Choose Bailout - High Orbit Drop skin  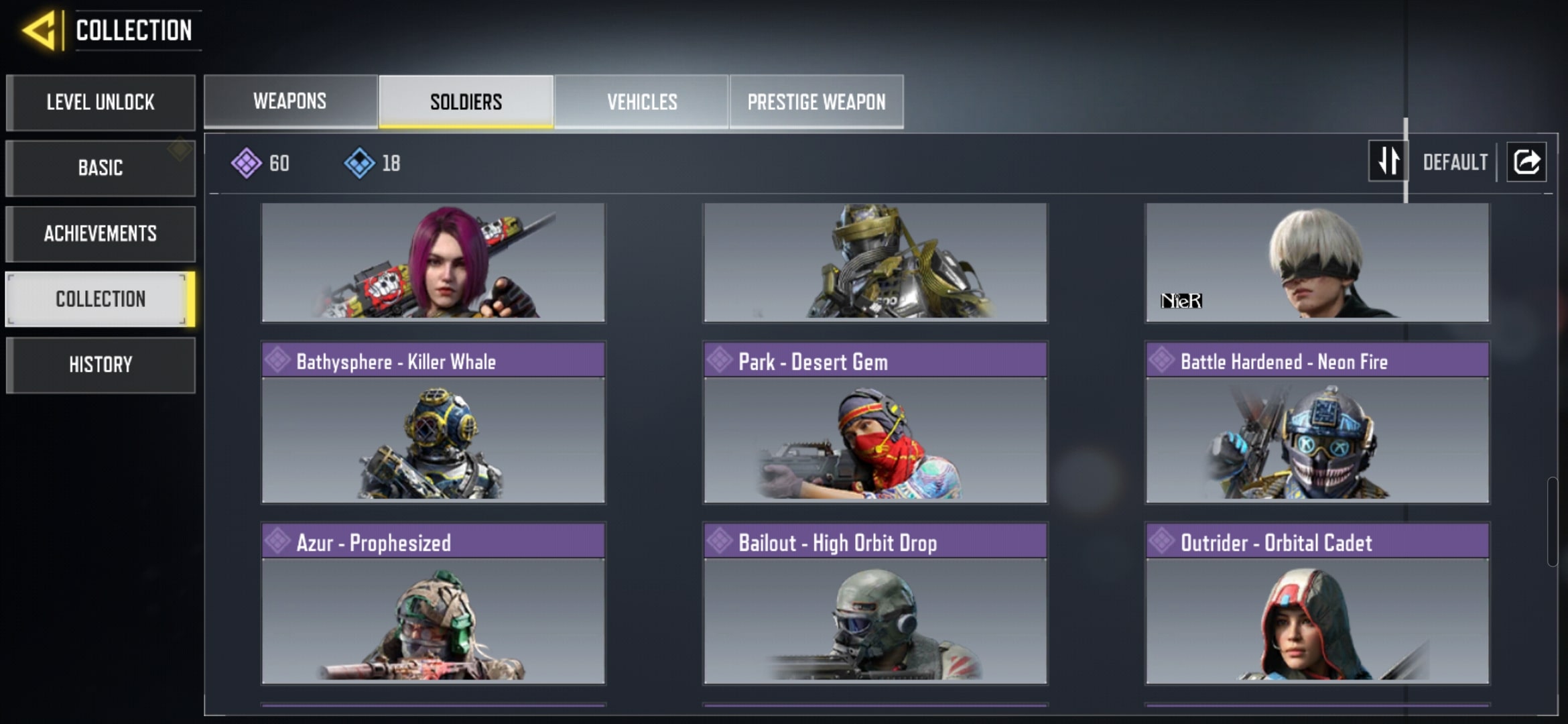pyautogui.click(x=875, y=604)
